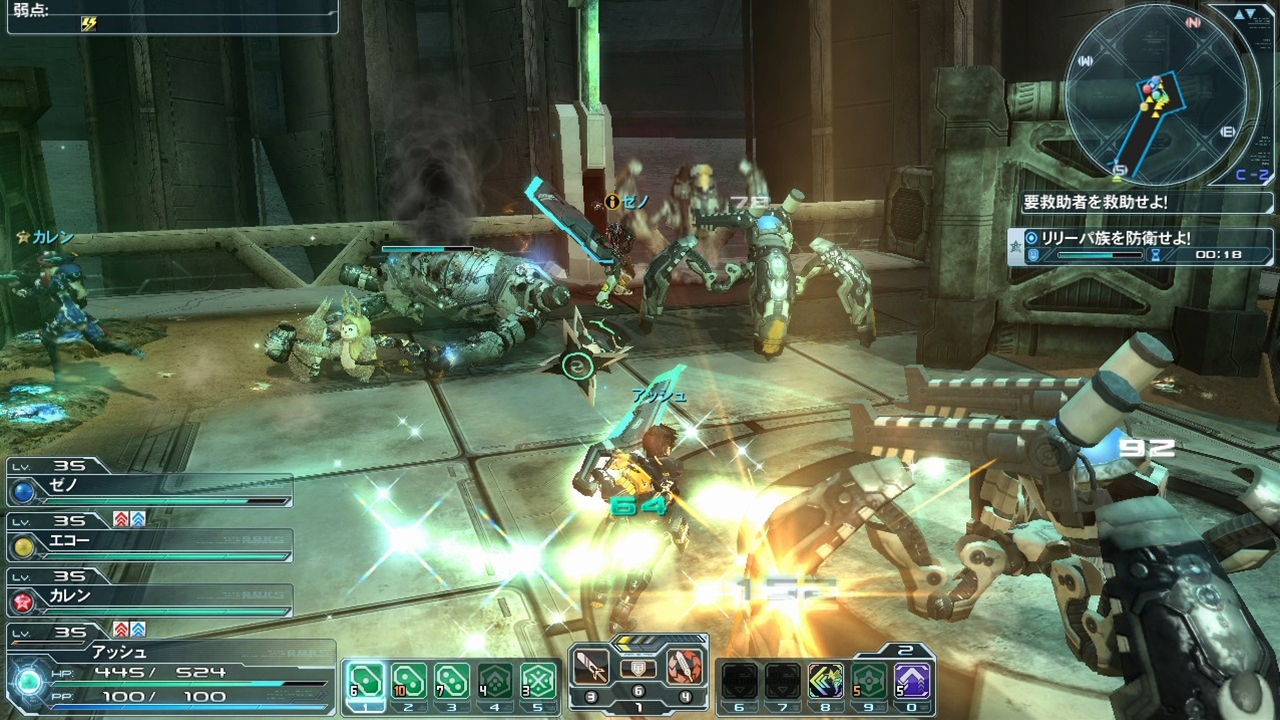Click the 弱点 weak point panel
This screenshot has height=720, width=1280.
(172, 17)
